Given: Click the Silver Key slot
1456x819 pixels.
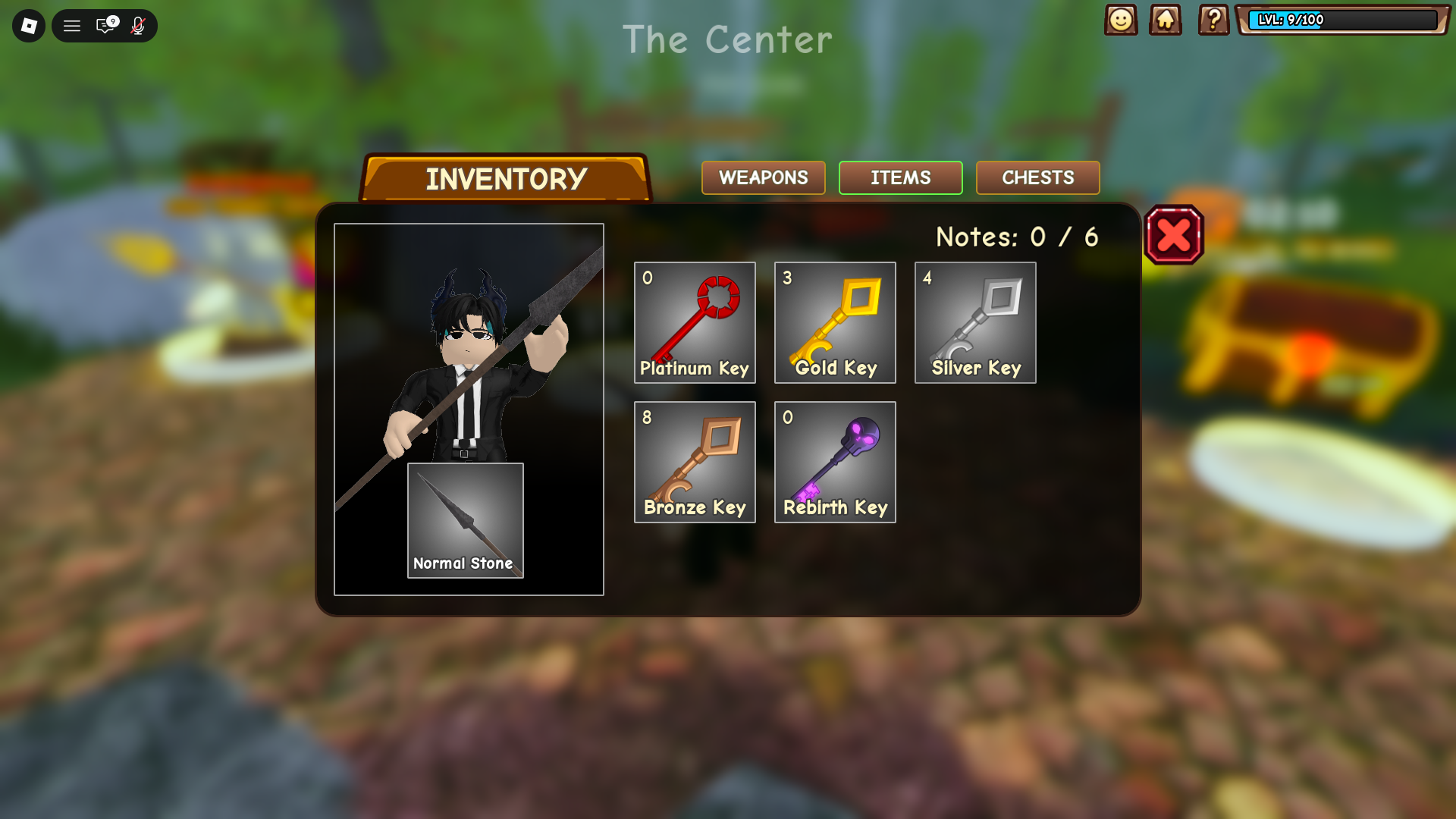Looking at the screenshot, I should tap(975, 322).
